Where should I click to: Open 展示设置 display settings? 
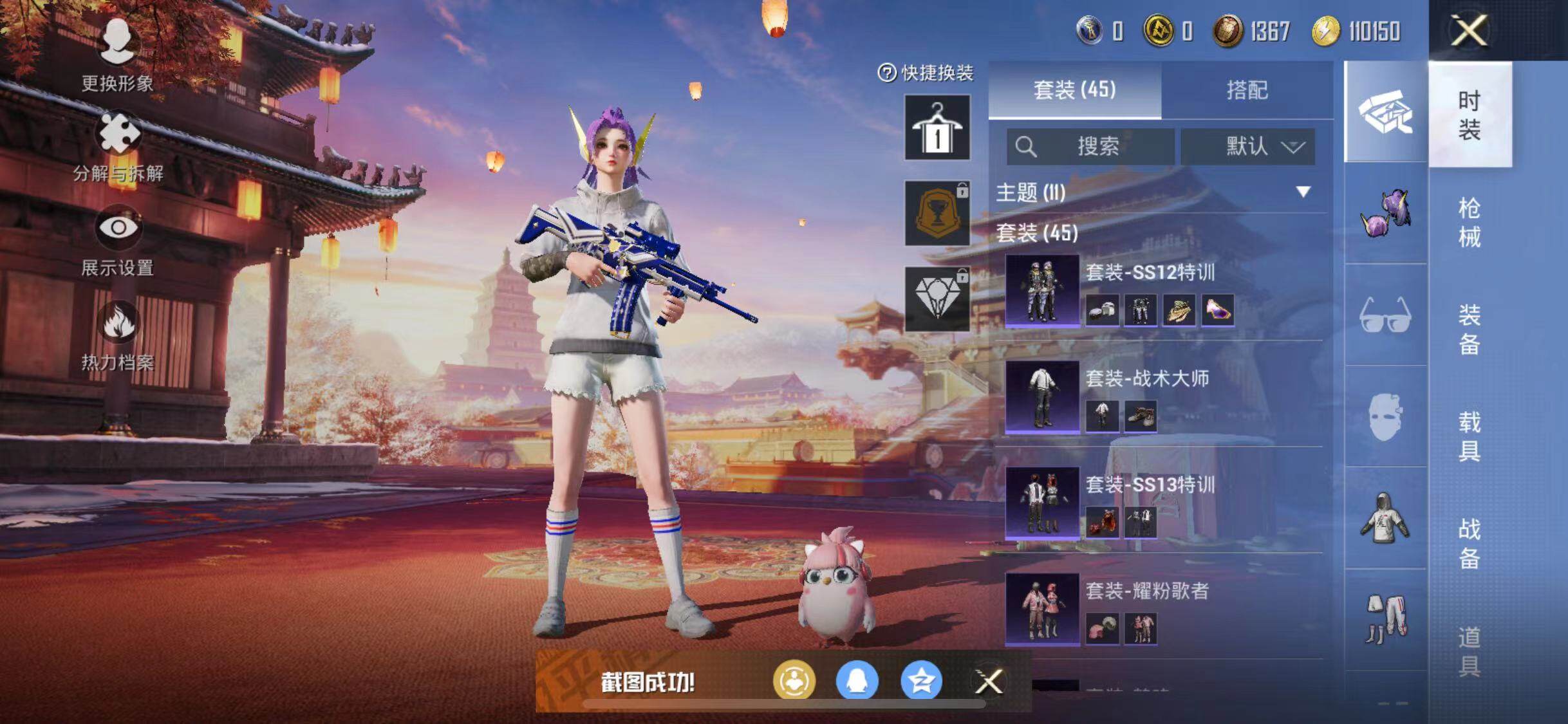click(x=117, y=239)
